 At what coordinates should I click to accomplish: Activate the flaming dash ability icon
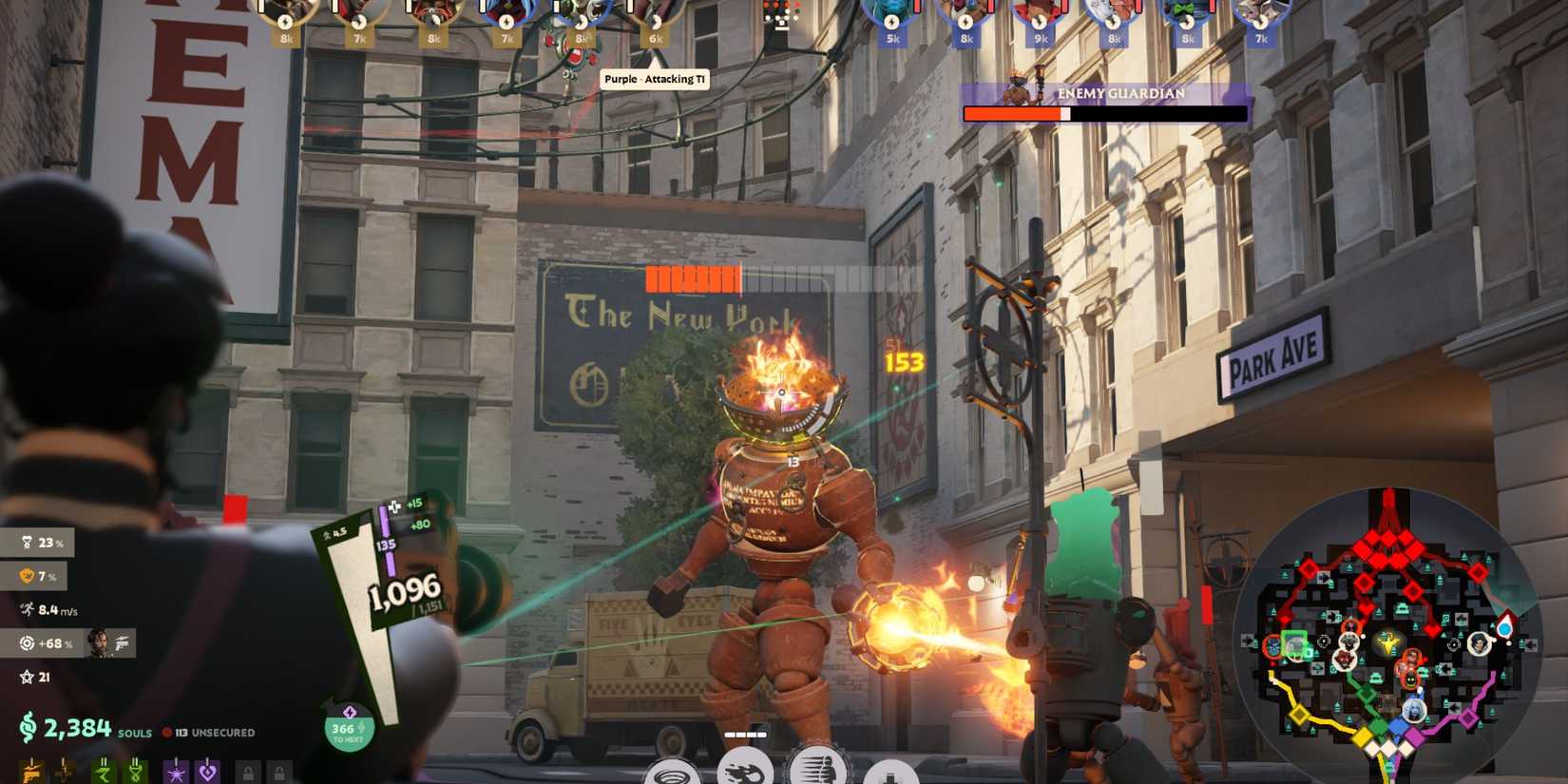pyautogui.click(x=746, y=772)
